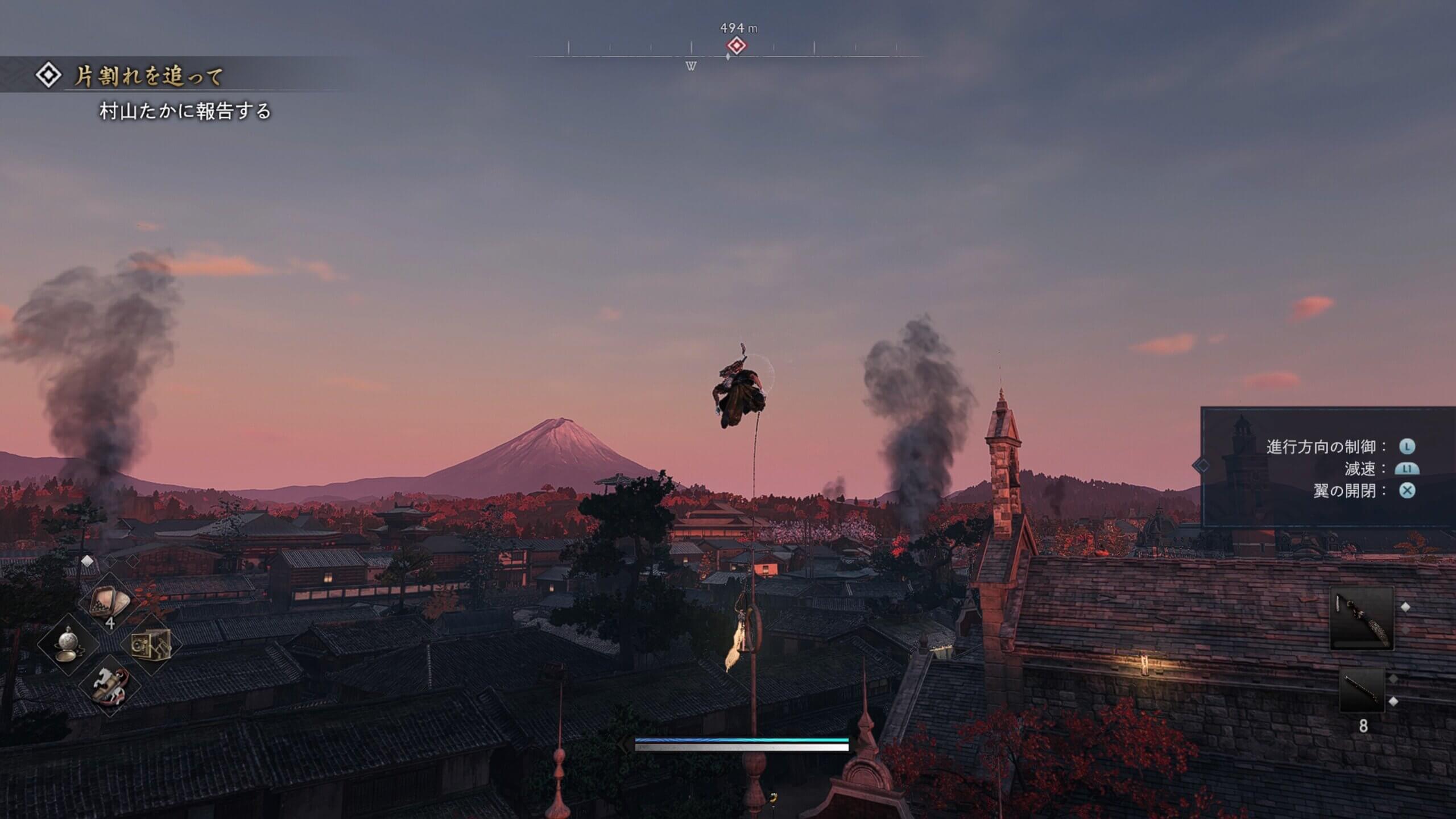
Task: Select the equipped melee weapon slot
Action: (x=1362, y=618)
